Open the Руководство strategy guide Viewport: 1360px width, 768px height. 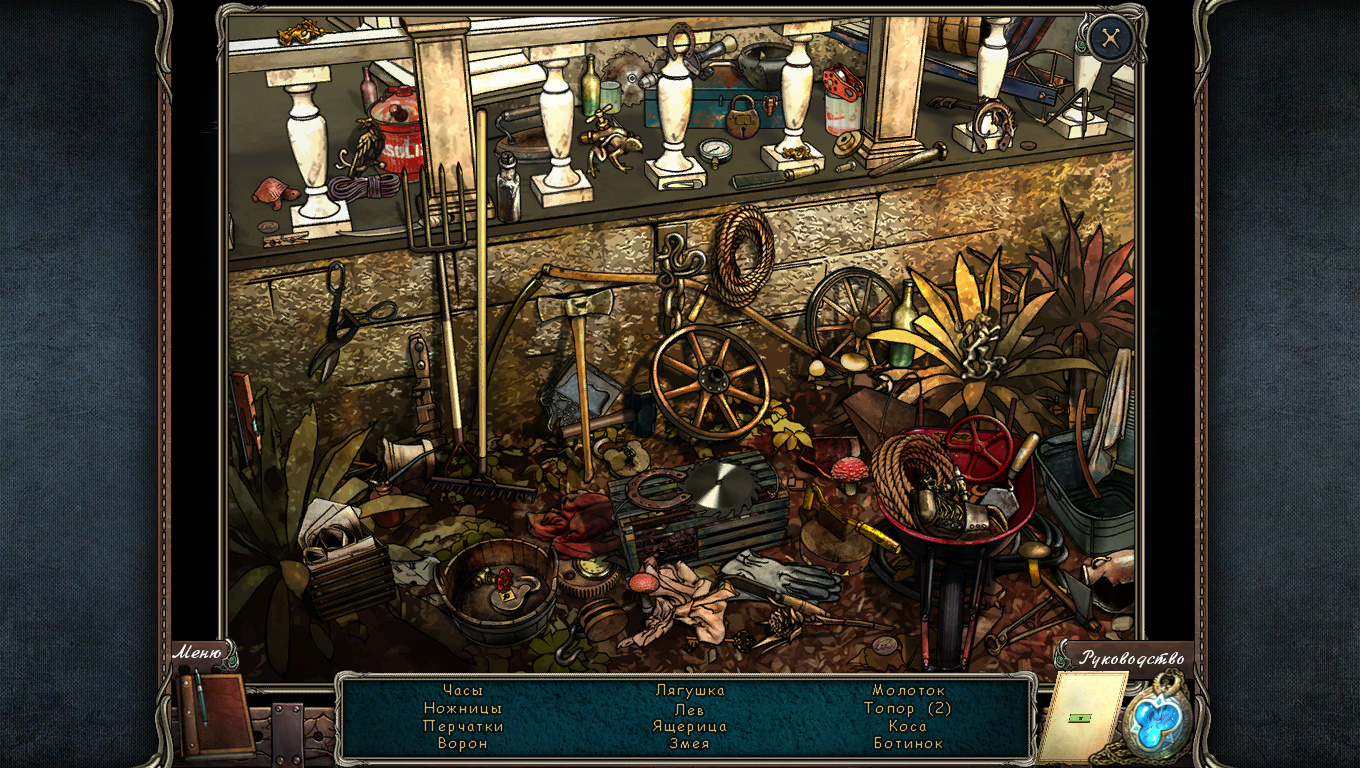pyautogui.click(x=1130, y=657)
